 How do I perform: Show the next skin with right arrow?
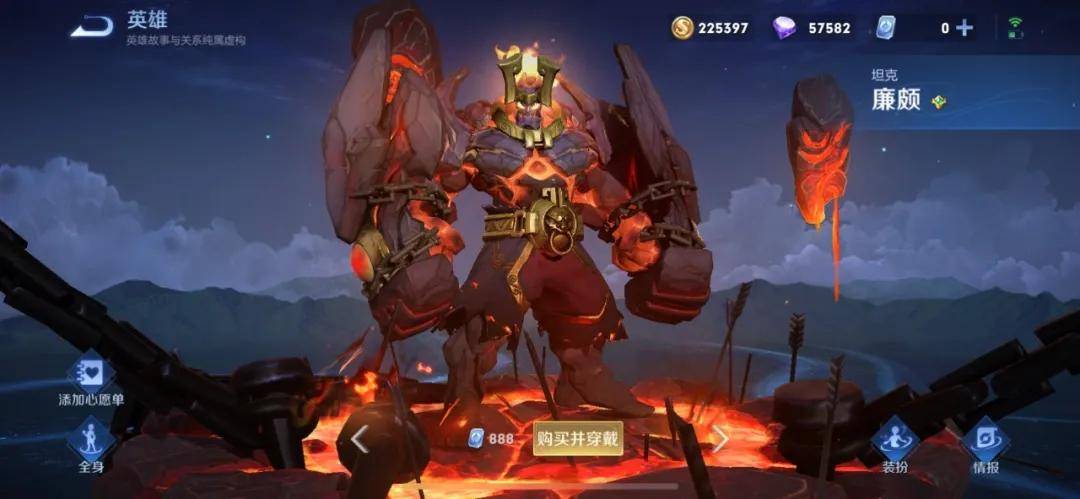pos(720,437)
